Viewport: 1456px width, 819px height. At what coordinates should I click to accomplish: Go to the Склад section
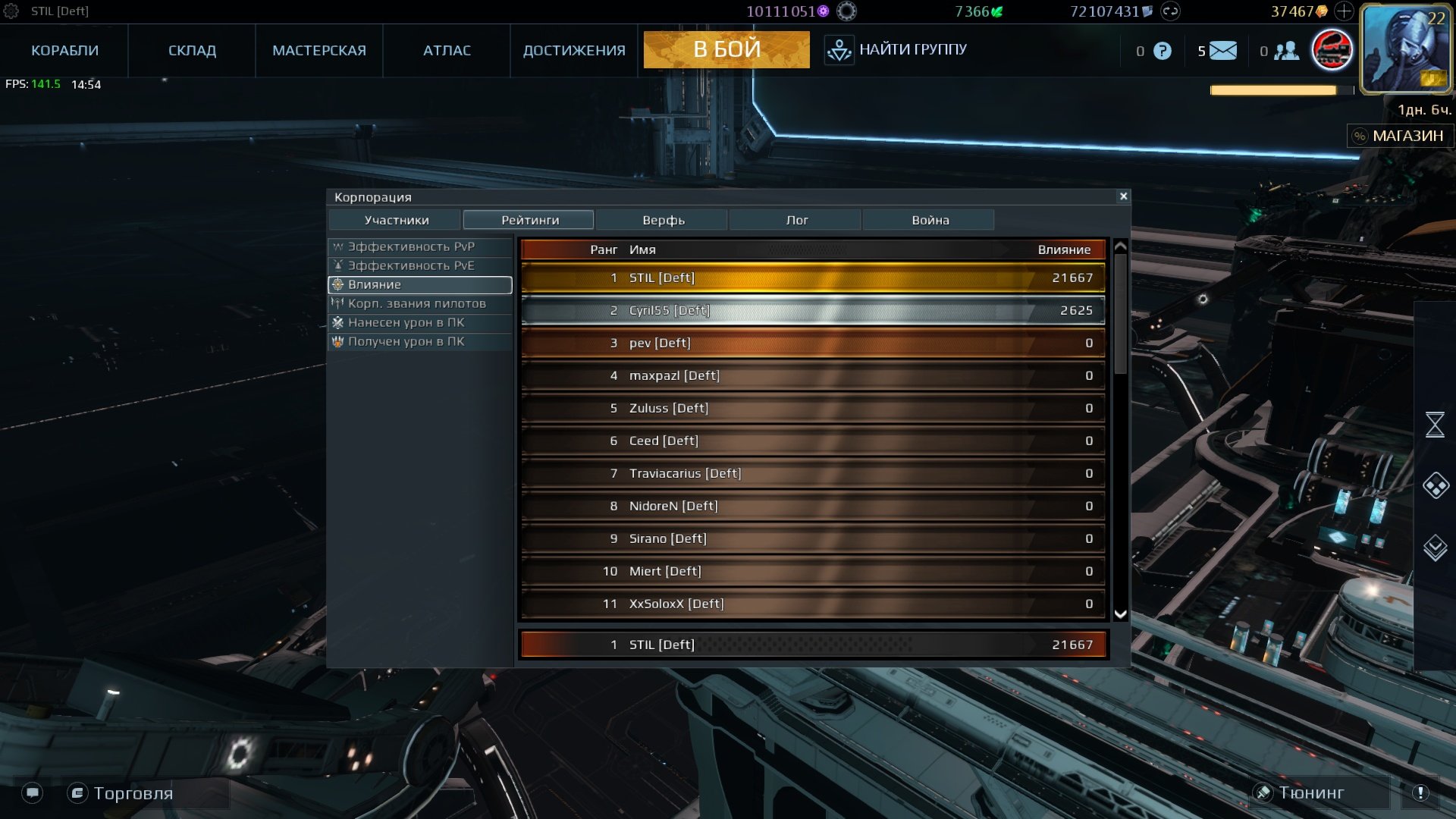click(192, 51)
